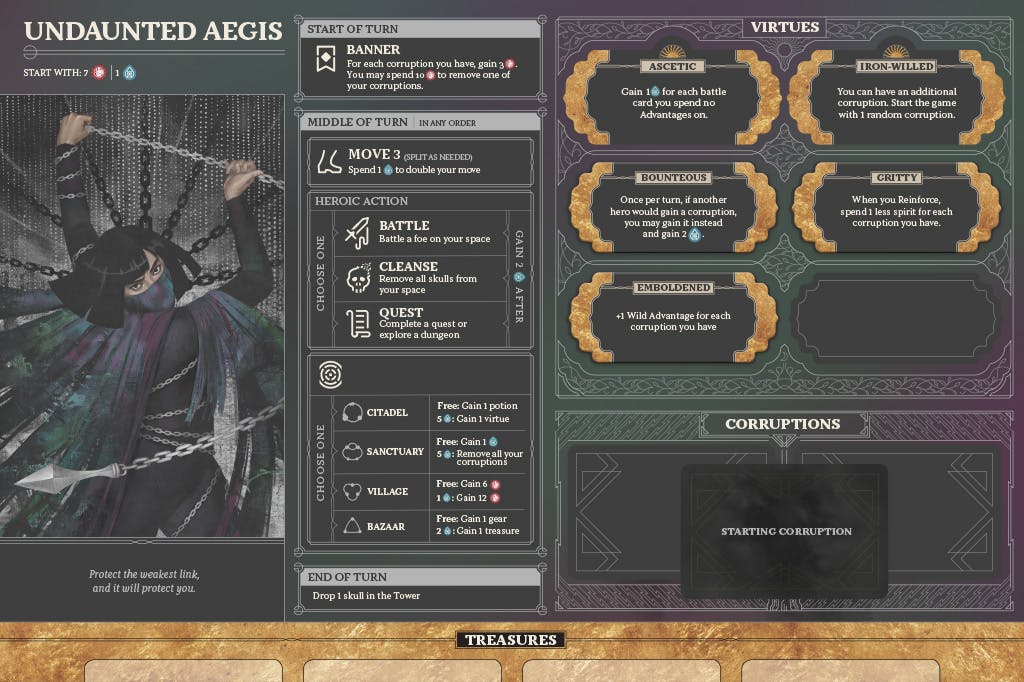Choose the Battle heroic action
The width and height of the screenshot is (1024, 682).
(420, 232)
